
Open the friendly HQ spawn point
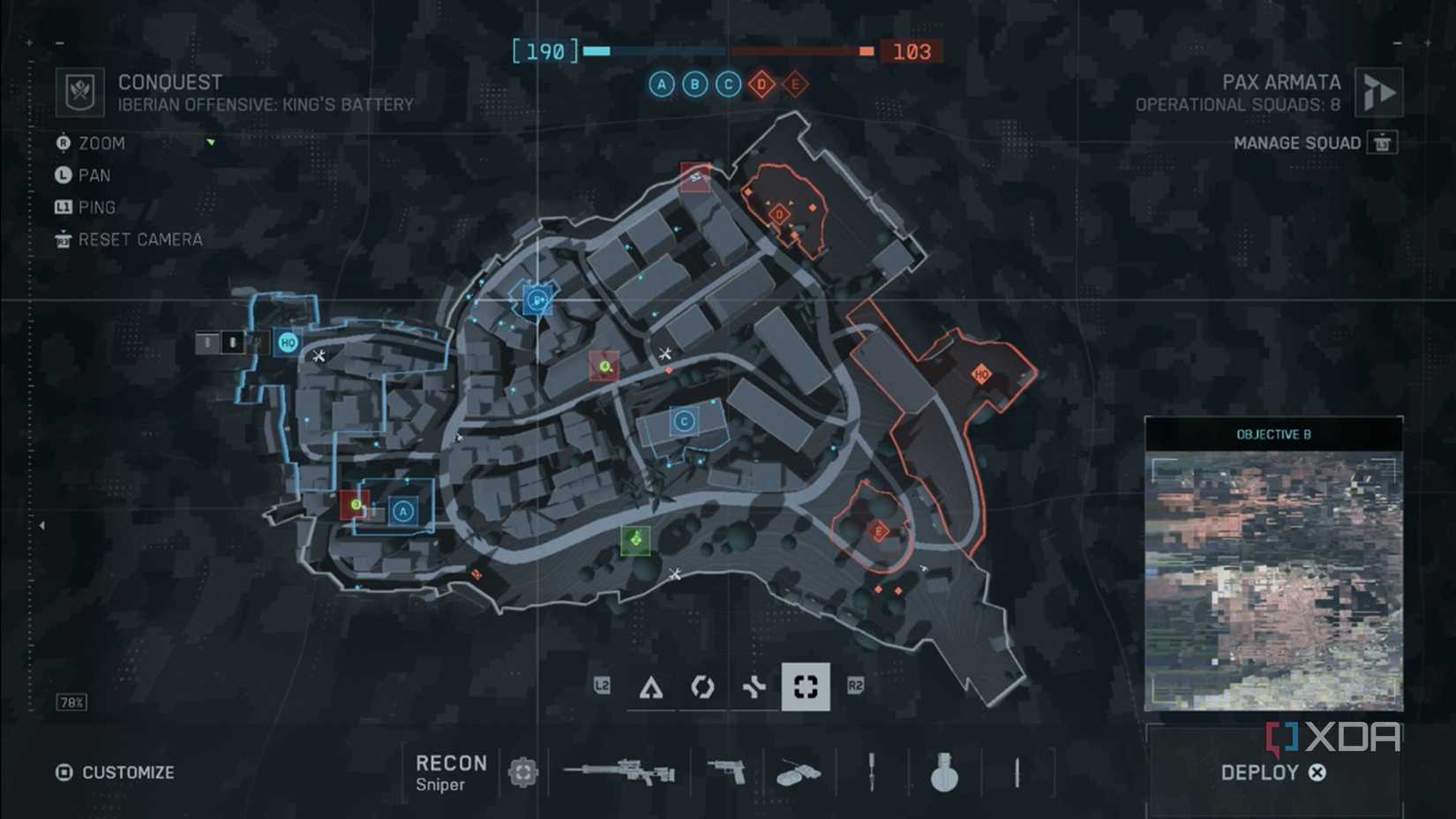pyautogui.click(x=287, y=343)
